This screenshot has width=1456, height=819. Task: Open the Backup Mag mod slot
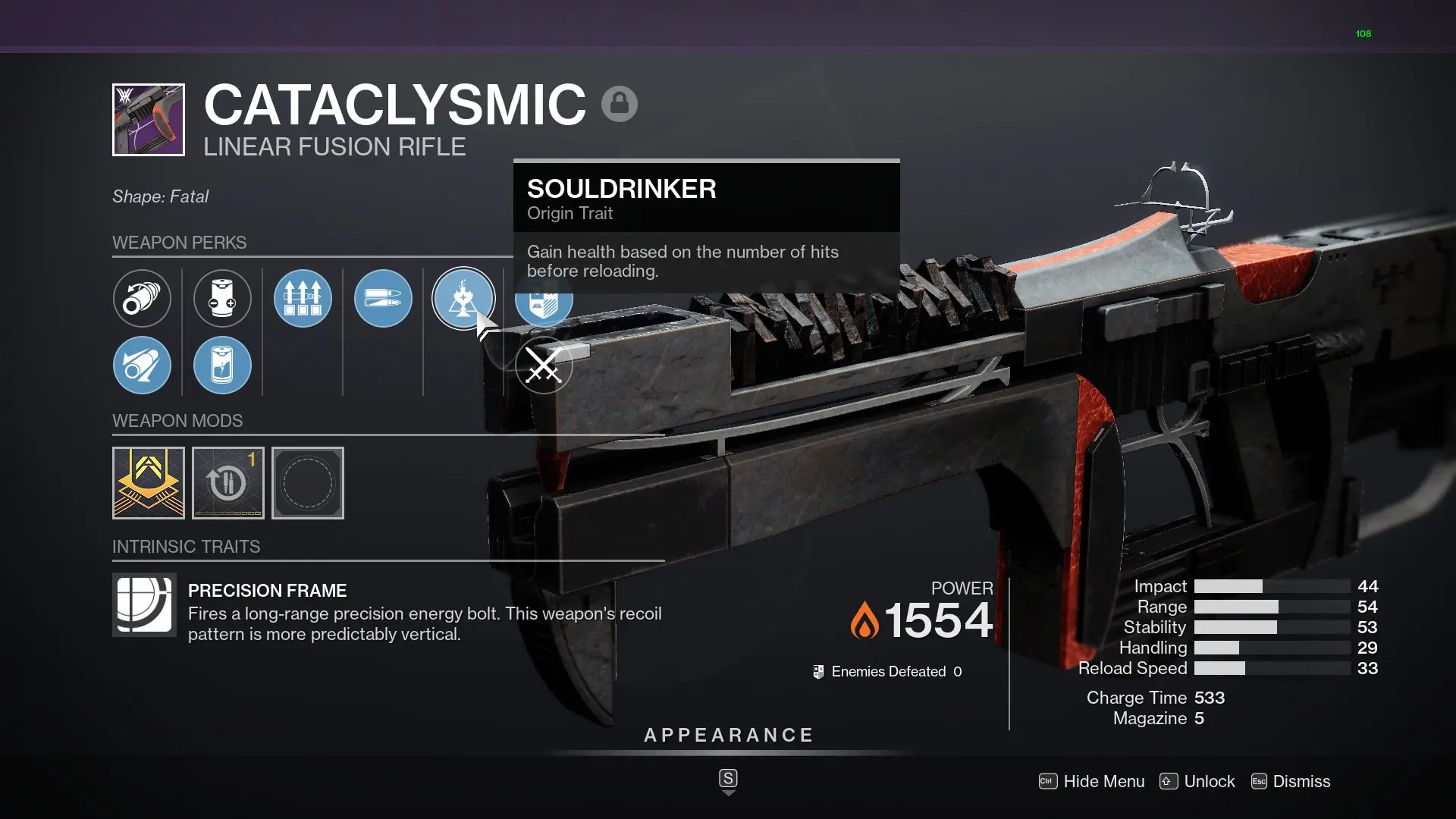(x=227, y=482)
